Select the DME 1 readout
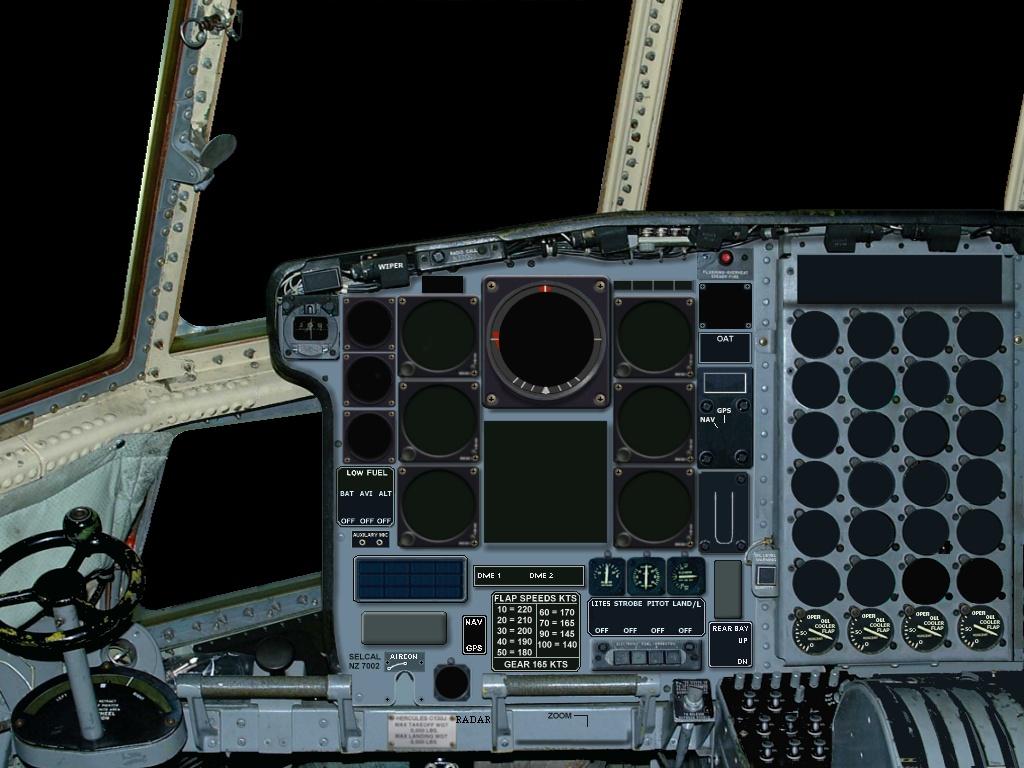 pyautogui.click(x=489, y=576)
